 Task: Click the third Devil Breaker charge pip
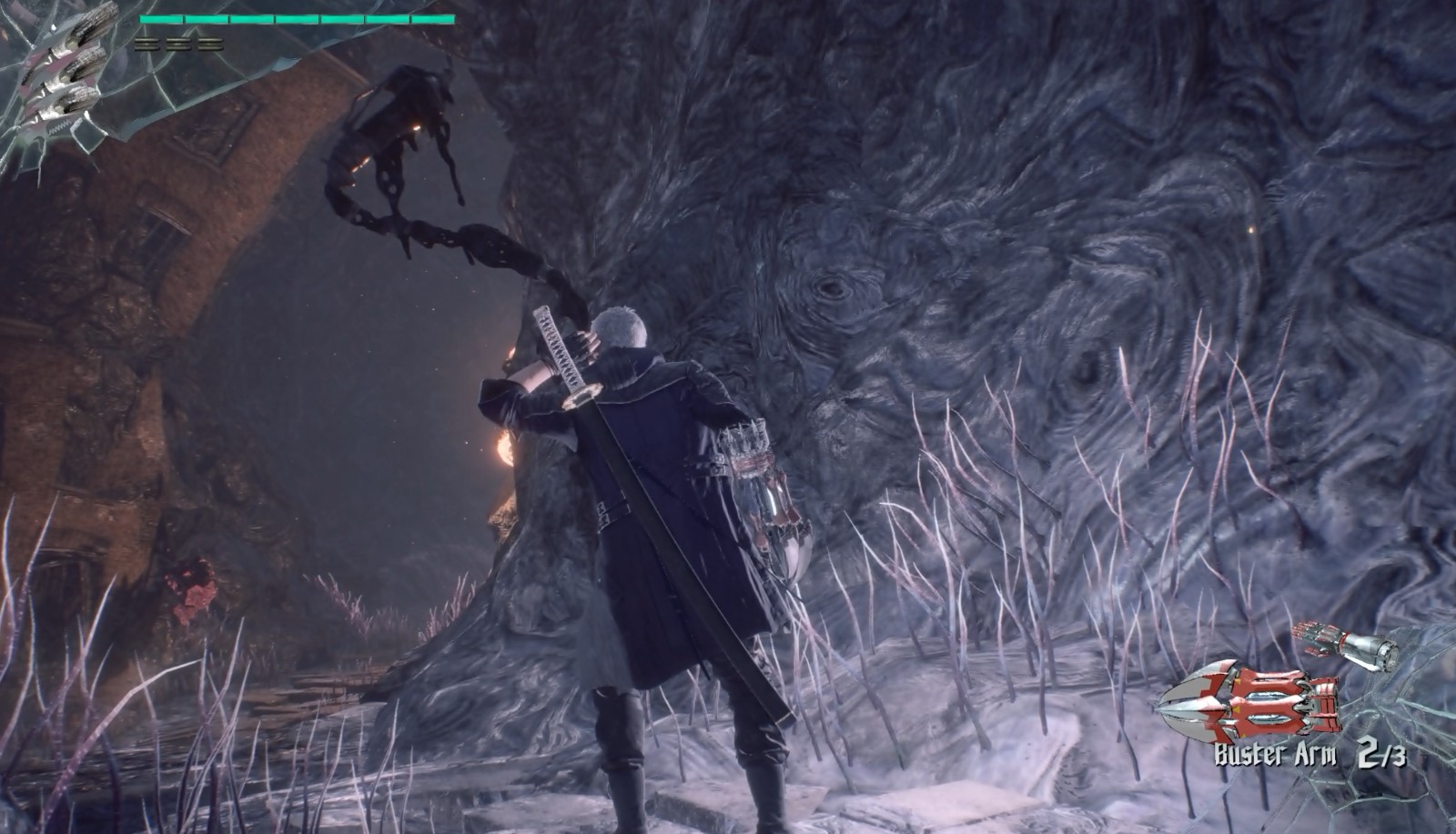pyautogui.click(x=210, y=44)
